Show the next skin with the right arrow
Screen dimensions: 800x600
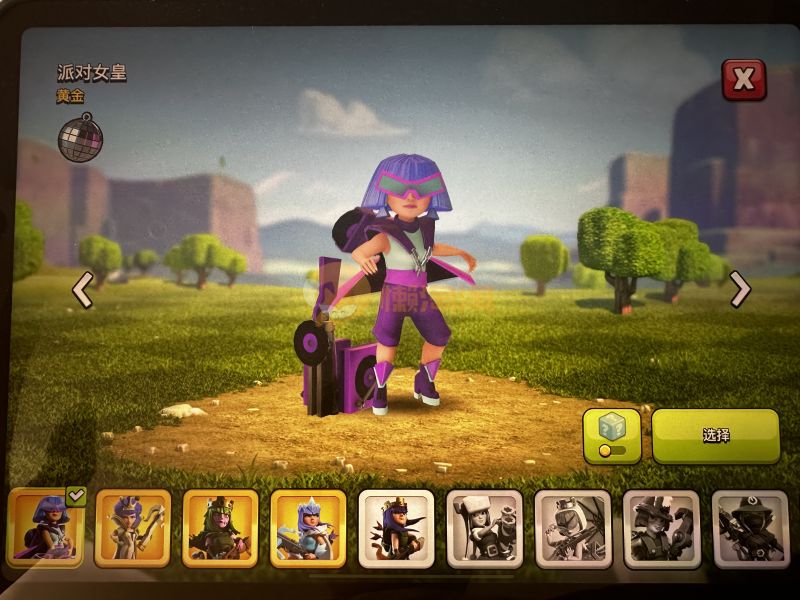coord(740,289)
